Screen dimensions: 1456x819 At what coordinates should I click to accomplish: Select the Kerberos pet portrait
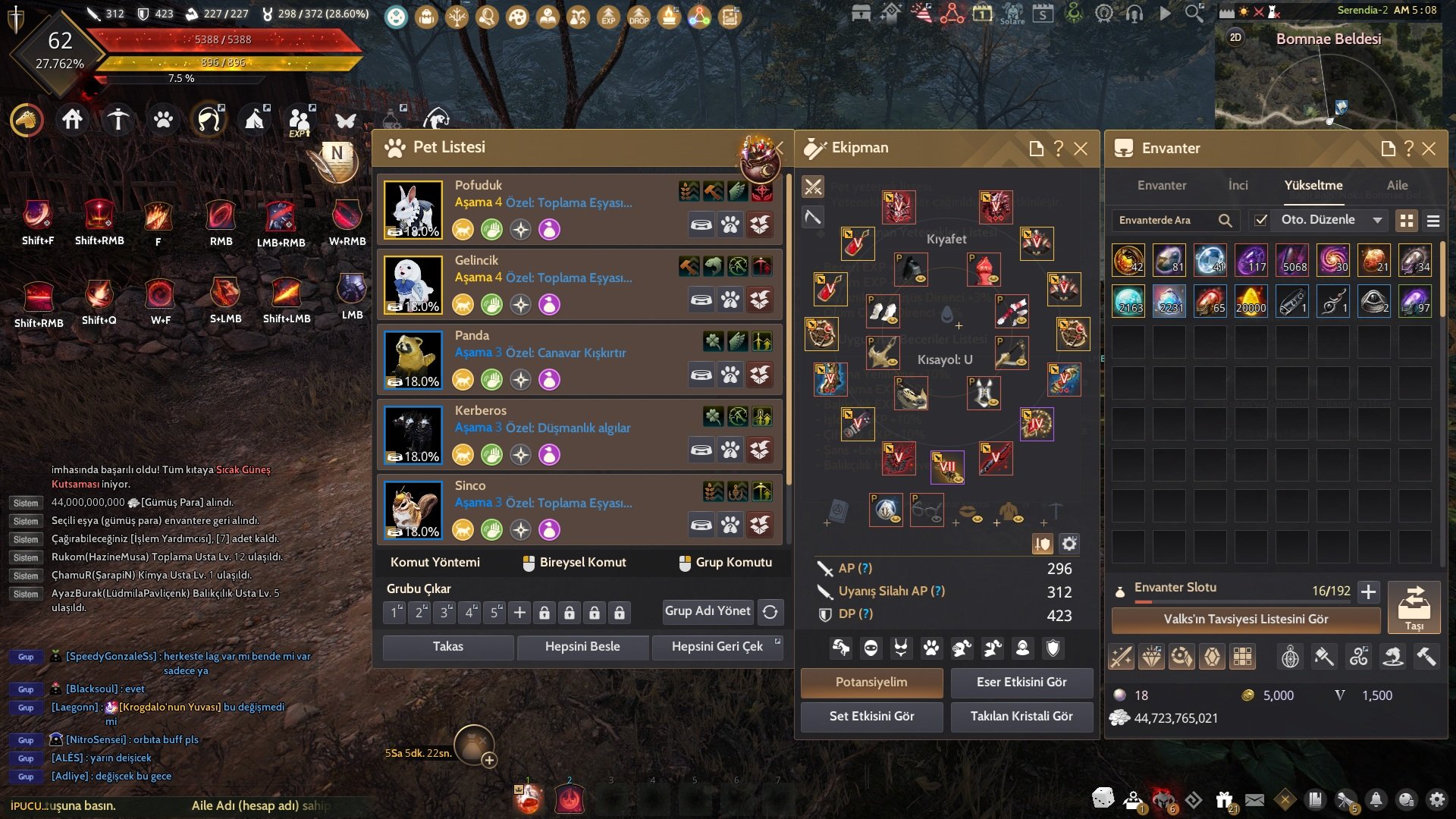(413, 435)
